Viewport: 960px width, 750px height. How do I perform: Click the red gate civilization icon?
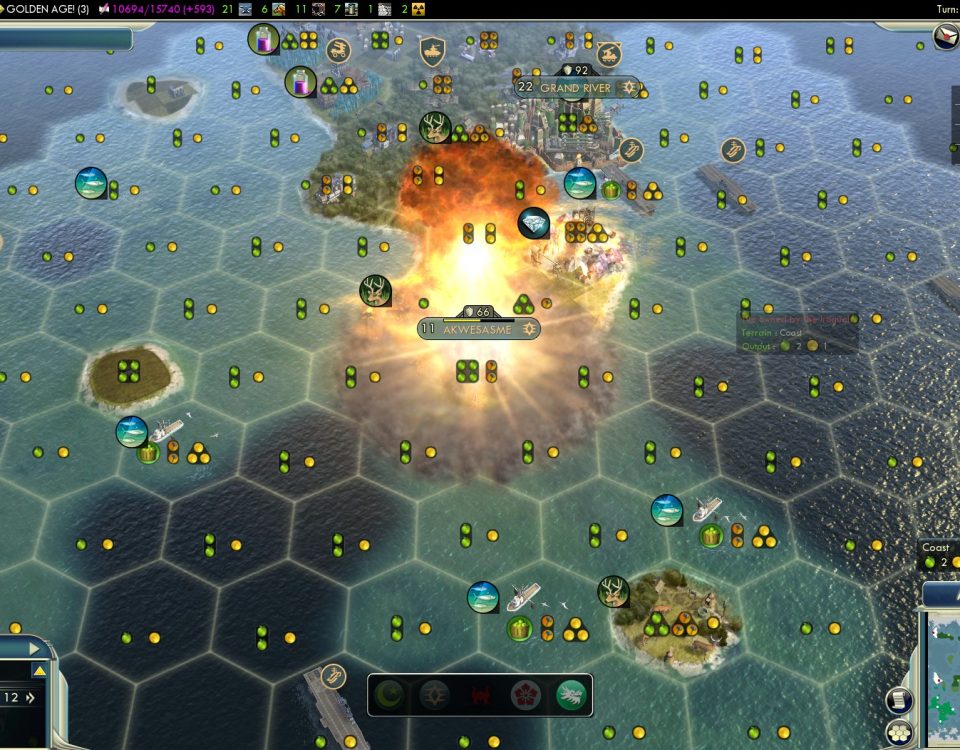tap(480, 695)
